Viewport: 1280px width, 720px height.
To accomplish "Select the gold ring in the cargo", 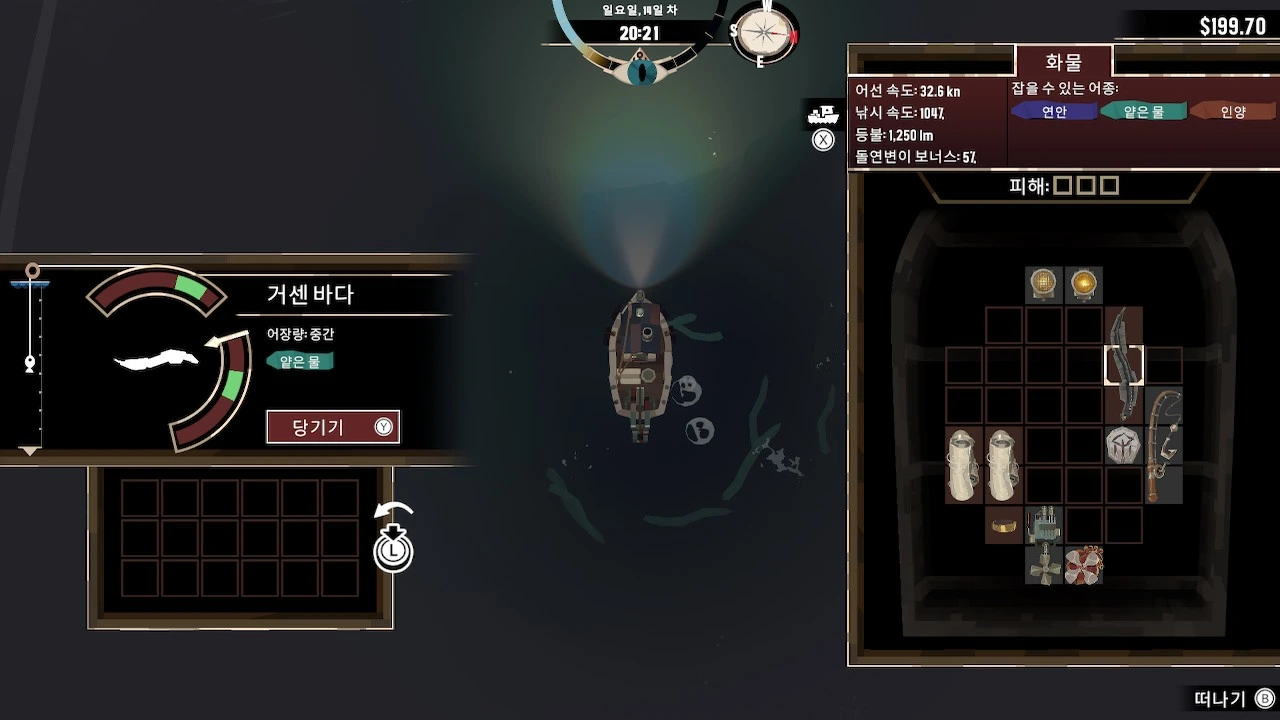I will click(1003, 524).
